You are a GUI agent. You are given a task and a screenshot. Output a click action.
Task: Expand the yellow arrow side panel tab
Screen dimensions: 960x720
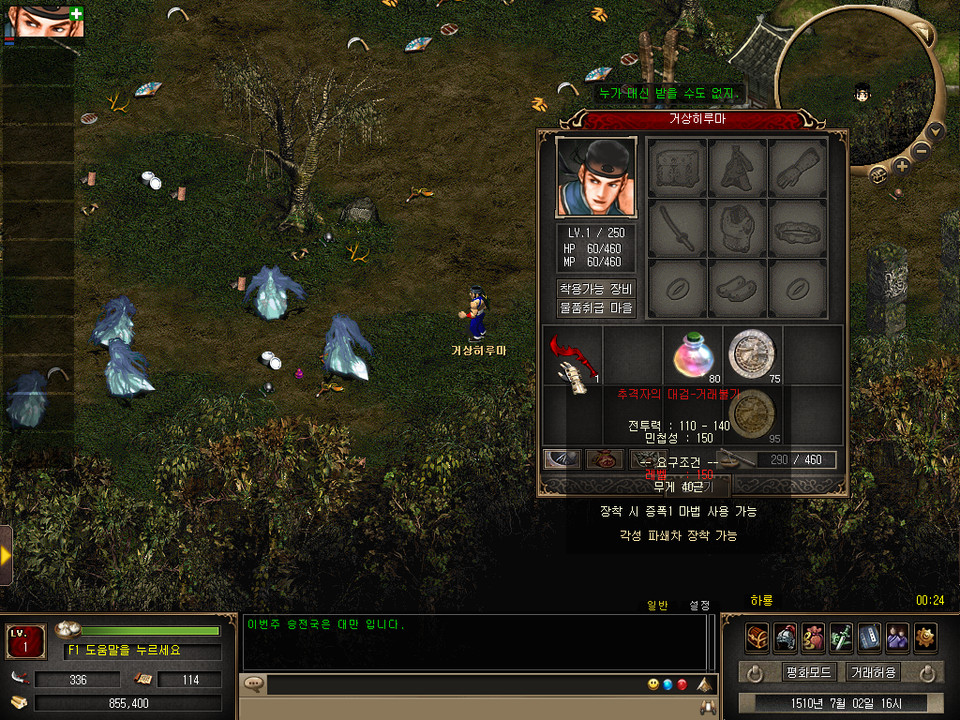click(6, 555)
